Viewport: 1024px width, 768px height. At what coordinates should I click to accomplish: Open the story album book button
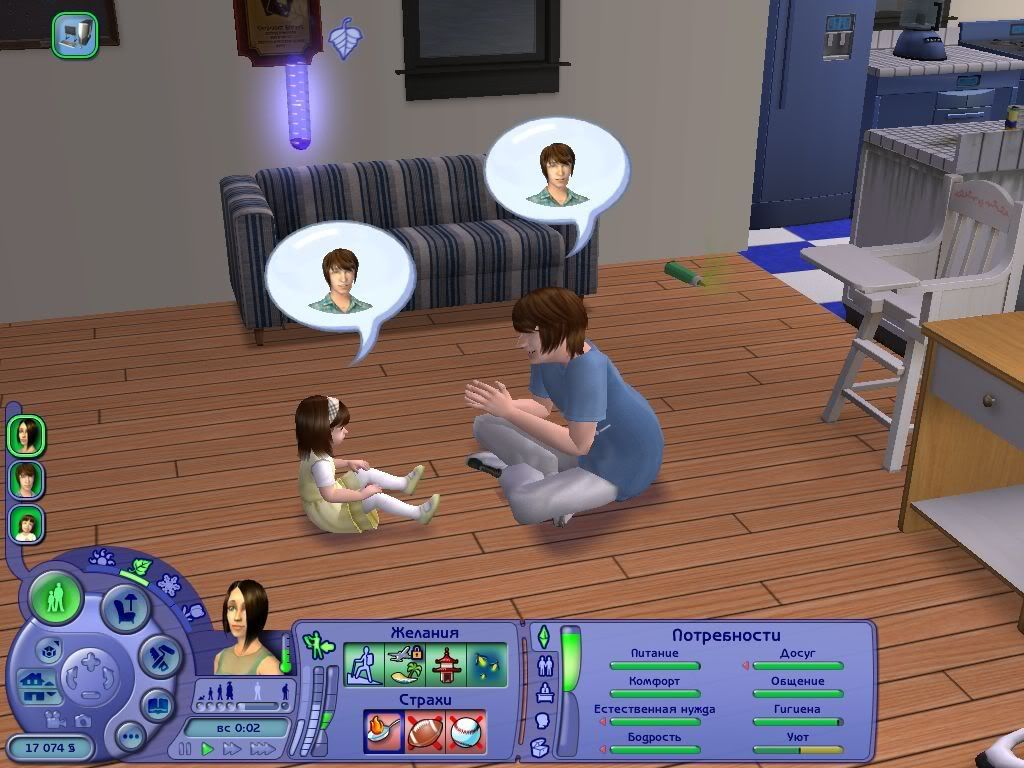tap(158, 704)
